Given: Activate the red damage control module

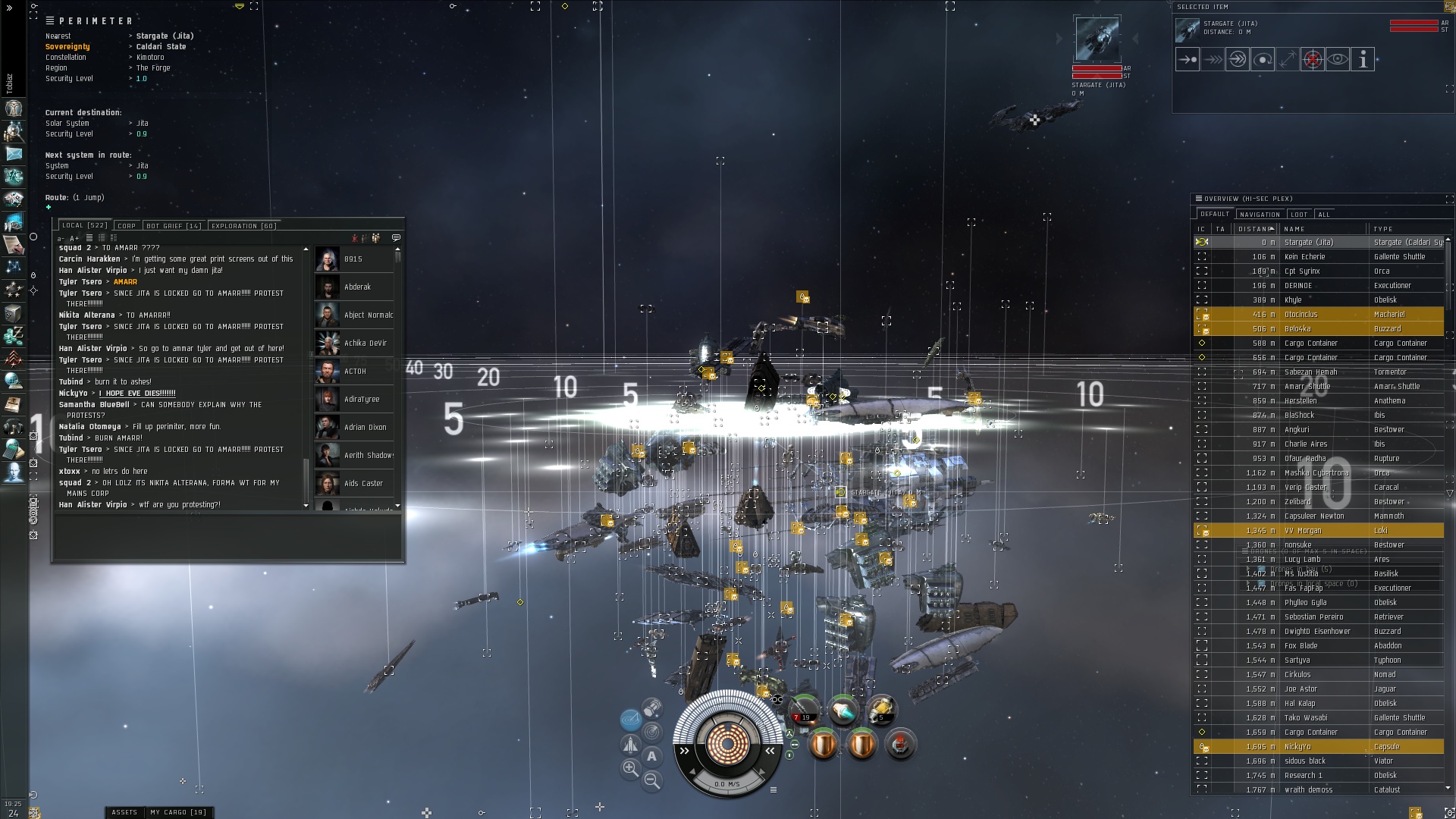Looking at the screenshot, I should [x=900, y=745].
